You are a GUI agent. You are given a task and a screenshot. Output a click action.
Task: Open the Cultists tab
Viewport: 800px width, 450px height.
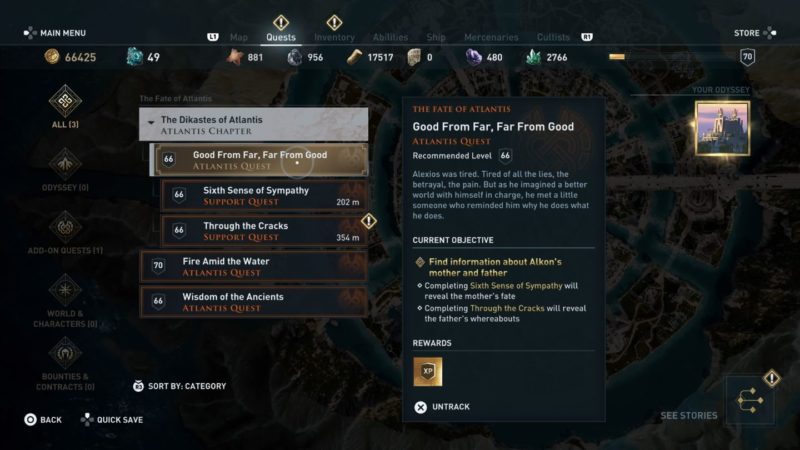pyautogui.click(x=554, y=37)
